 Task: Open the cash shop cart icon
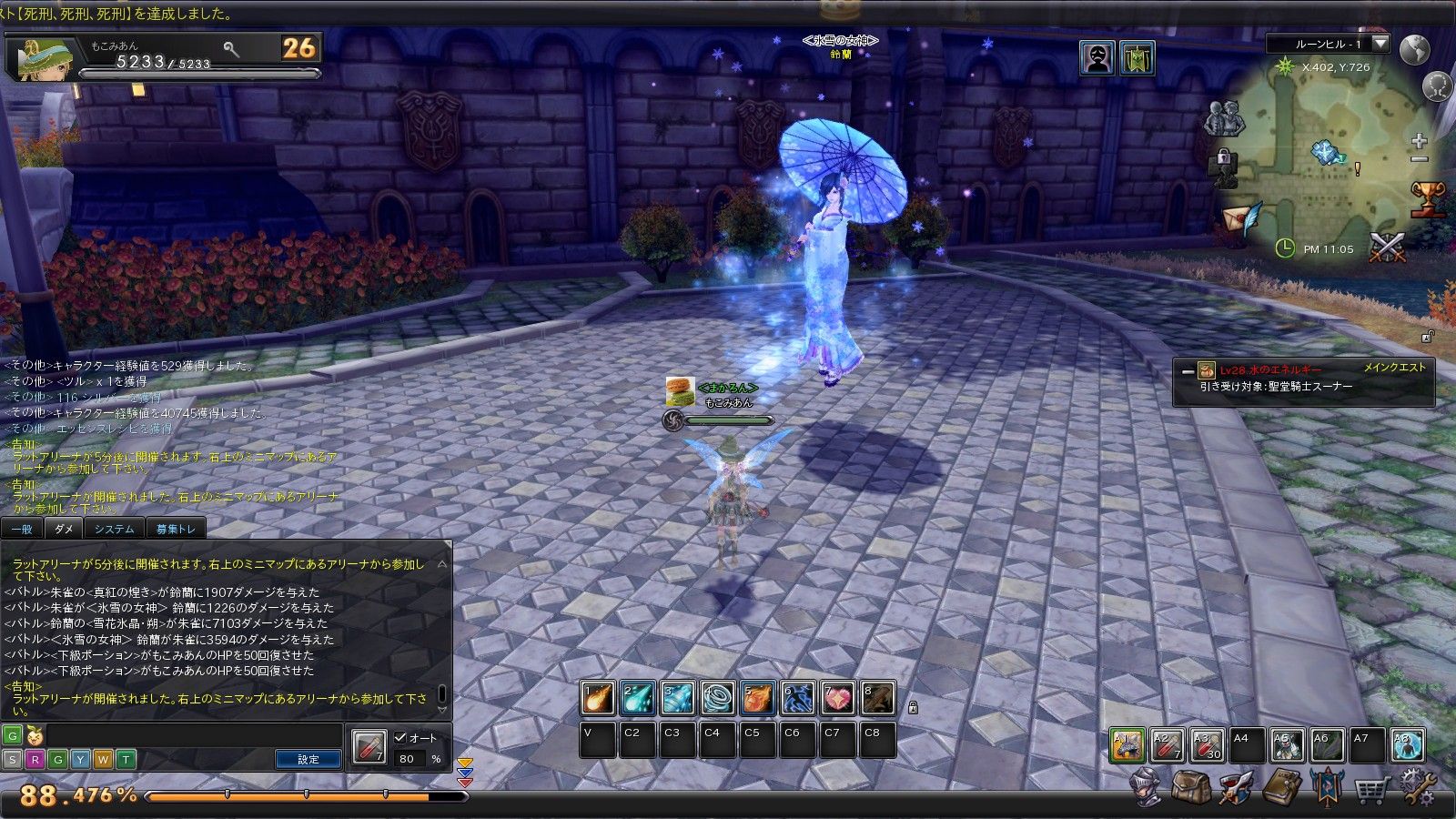click(x=1371, y=789)
